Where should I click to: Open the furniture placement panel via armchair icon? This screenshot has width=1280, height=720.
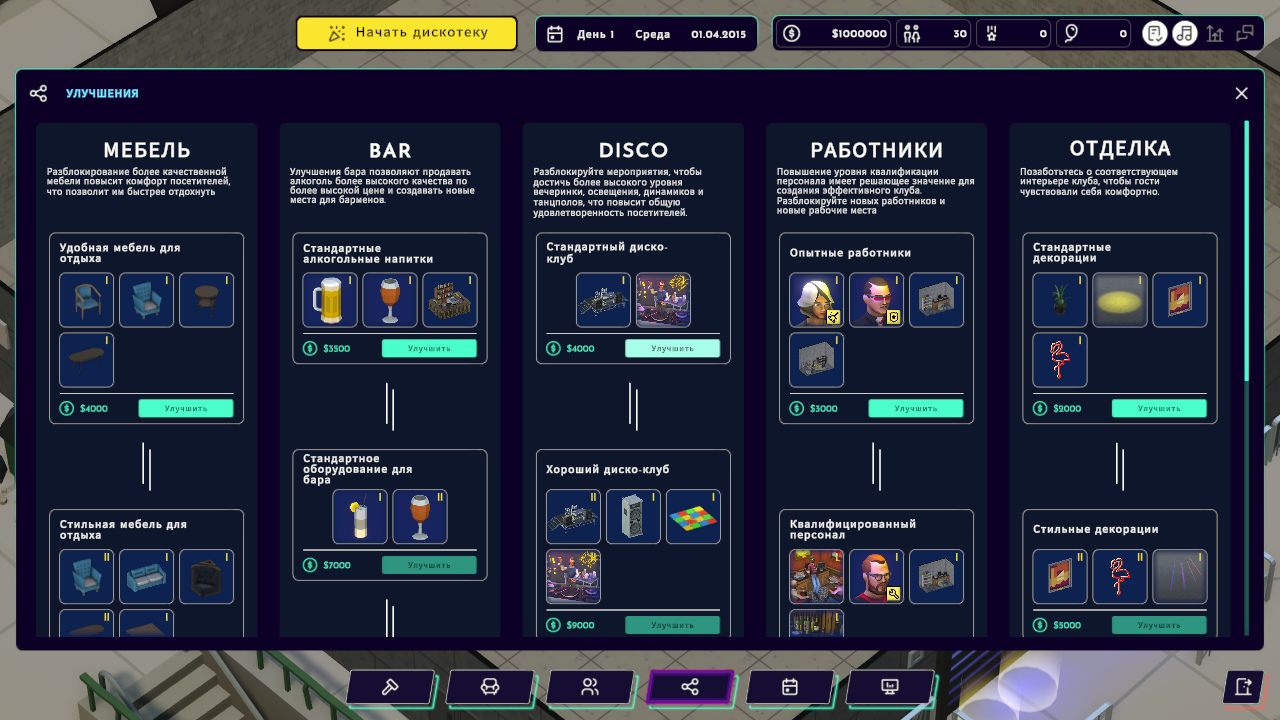point(490,687)
